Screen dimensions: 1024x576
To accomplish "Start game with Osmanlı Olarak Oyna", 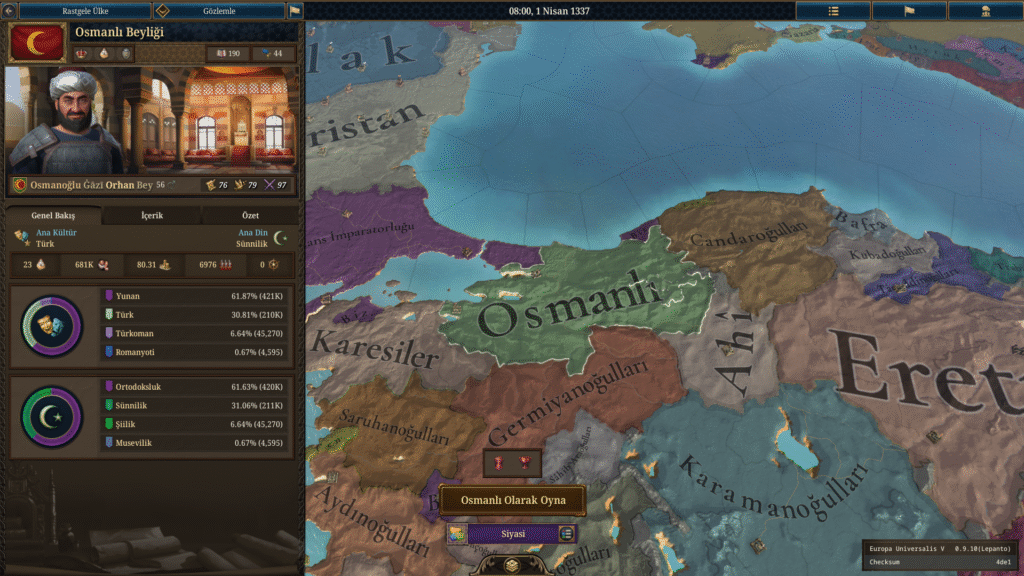I will [512, 500].
